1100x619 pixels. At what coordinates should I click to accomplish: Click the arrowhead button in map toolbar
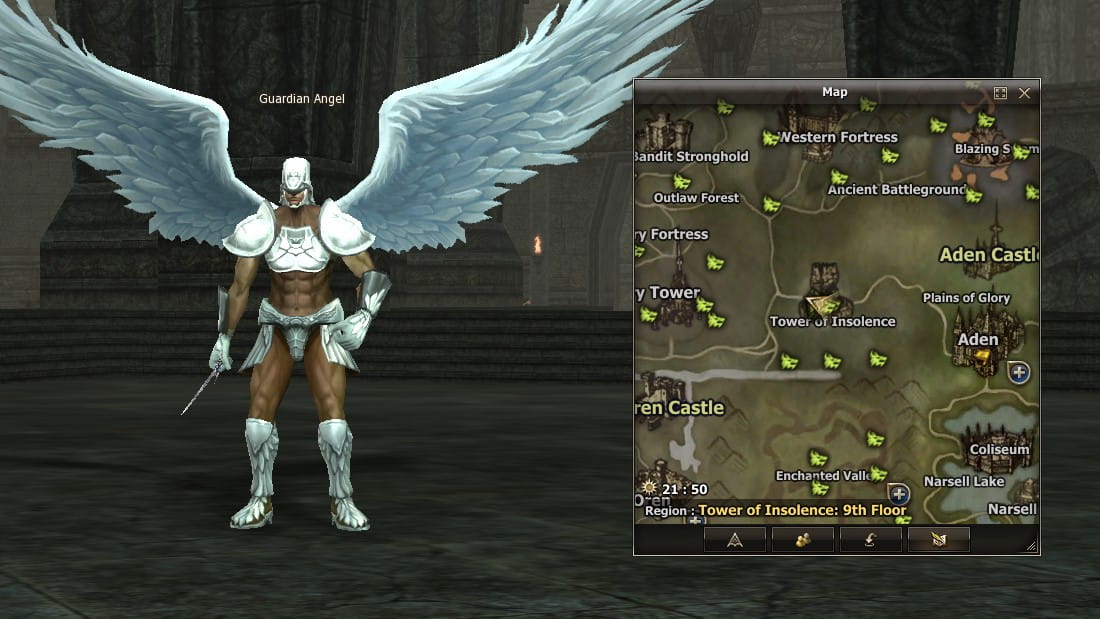734,540
